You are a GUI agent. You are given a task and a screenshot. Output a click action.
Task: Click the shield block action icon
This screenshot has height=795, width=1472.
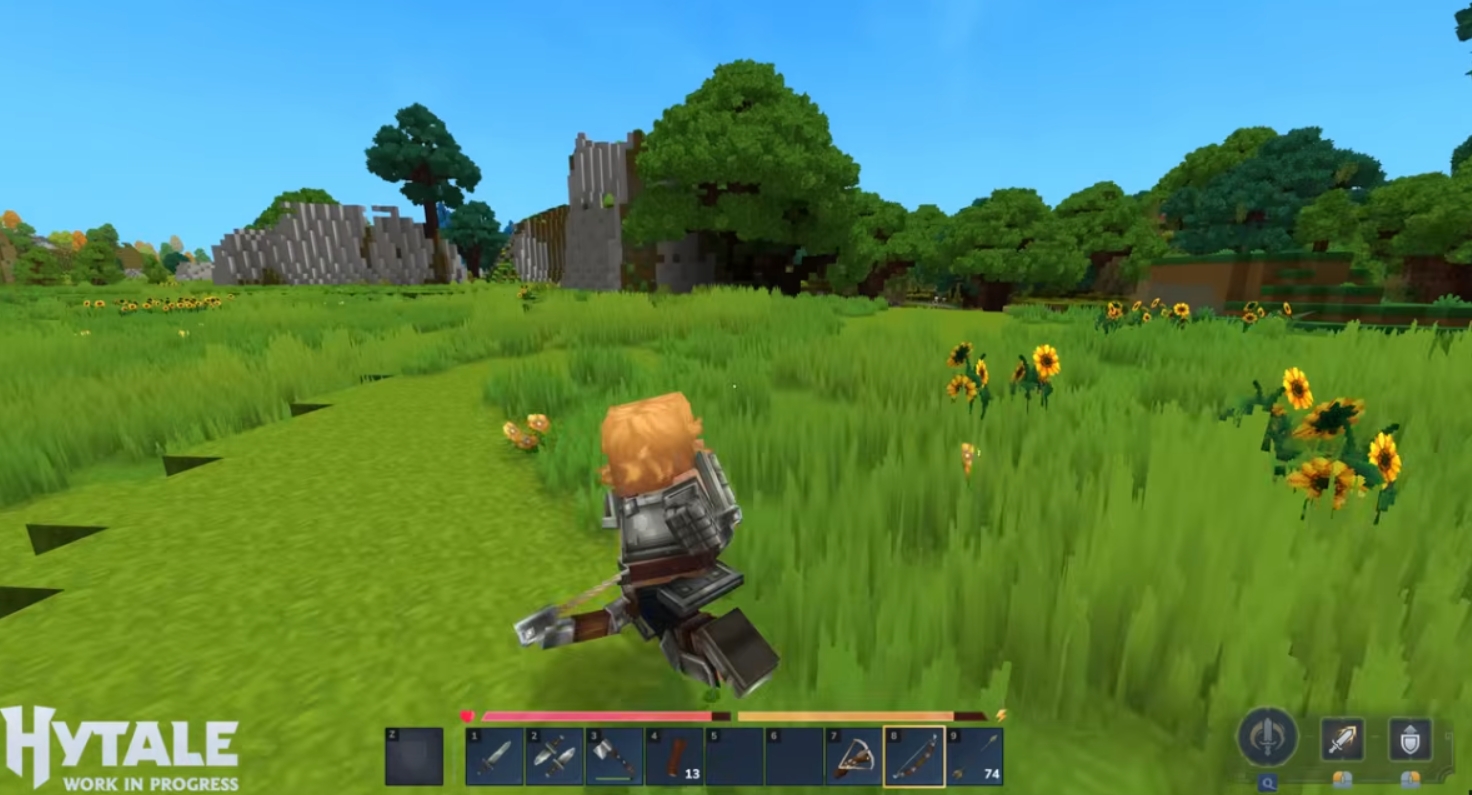(x=1411, y=739)
